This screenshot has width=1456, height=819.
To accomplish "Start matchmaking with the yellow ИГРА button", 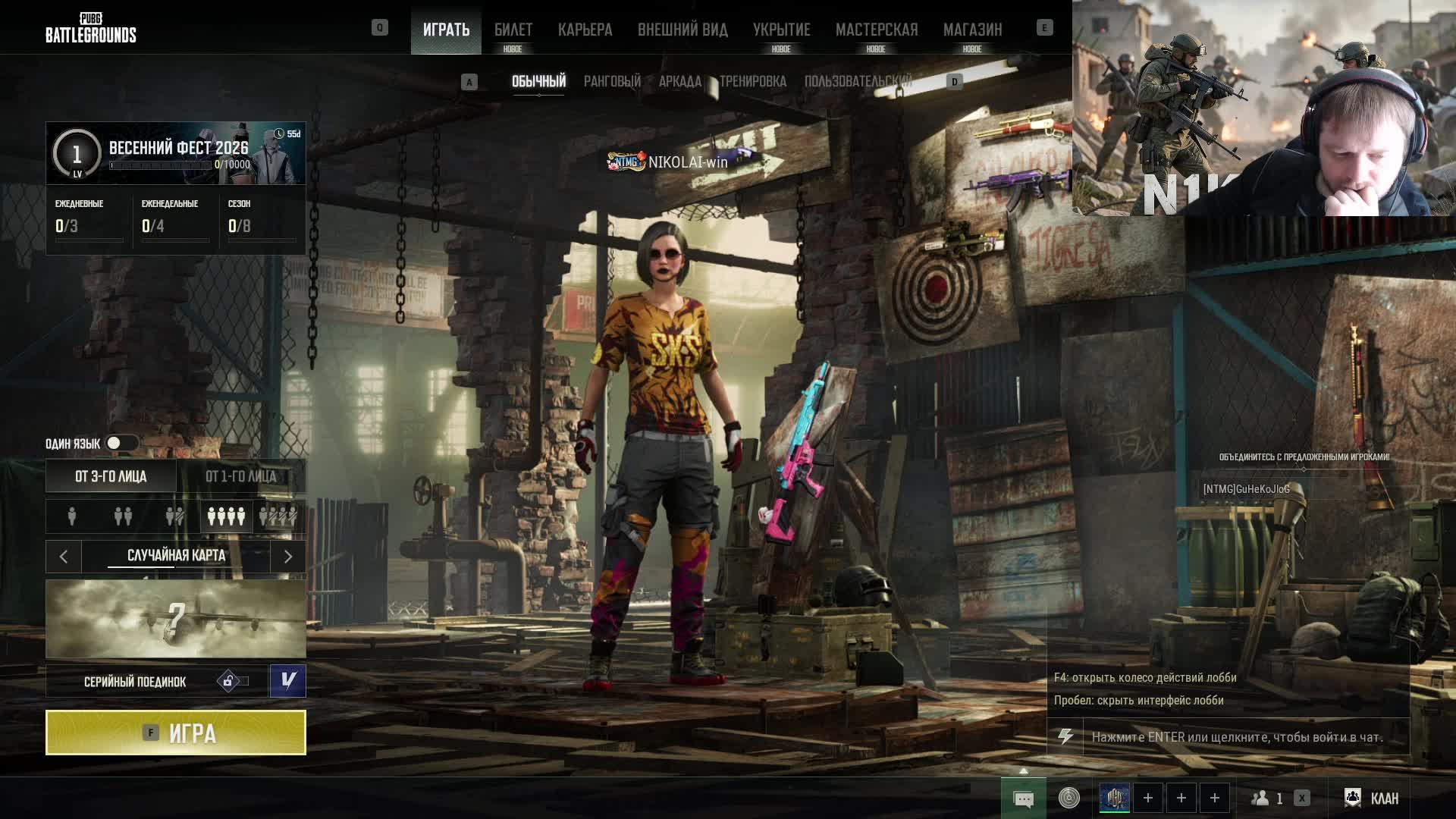I will [176, 733].
